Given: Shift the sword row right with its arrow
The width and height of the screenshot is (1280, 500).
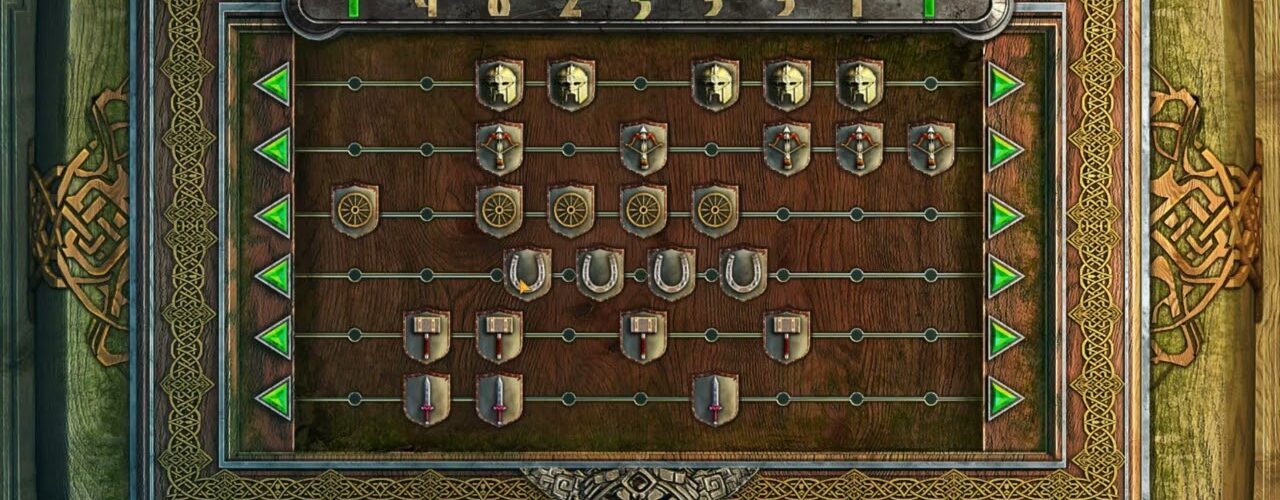Looking at the screenshot, I should tap(1004, 398).
